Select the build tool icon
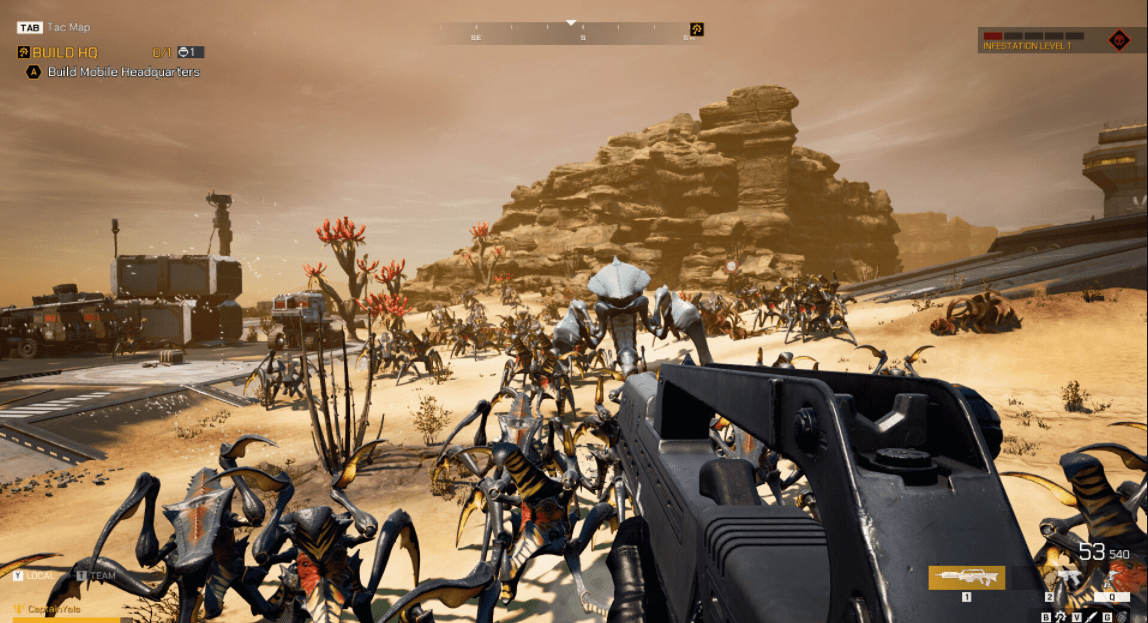The image size is (1148, 623). click(1060, 617)
